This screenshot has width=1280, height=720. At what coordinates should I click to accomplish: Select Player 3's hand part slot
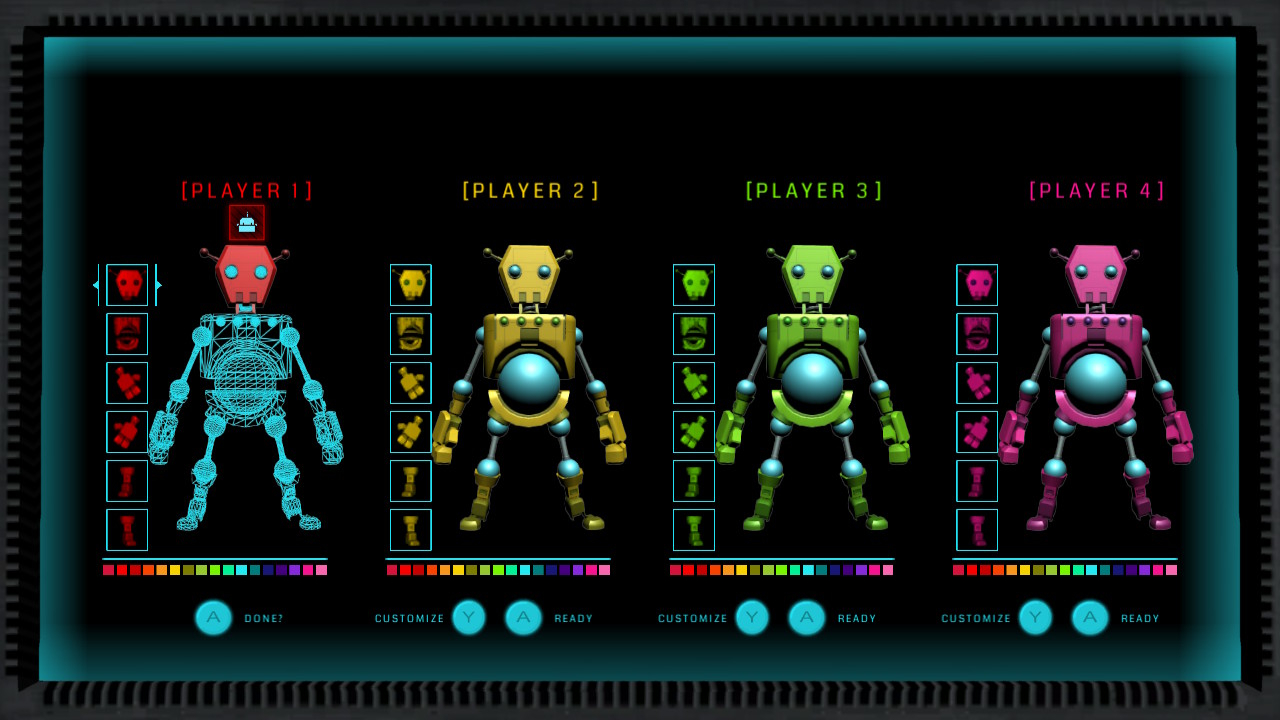(x=694, y=432)
